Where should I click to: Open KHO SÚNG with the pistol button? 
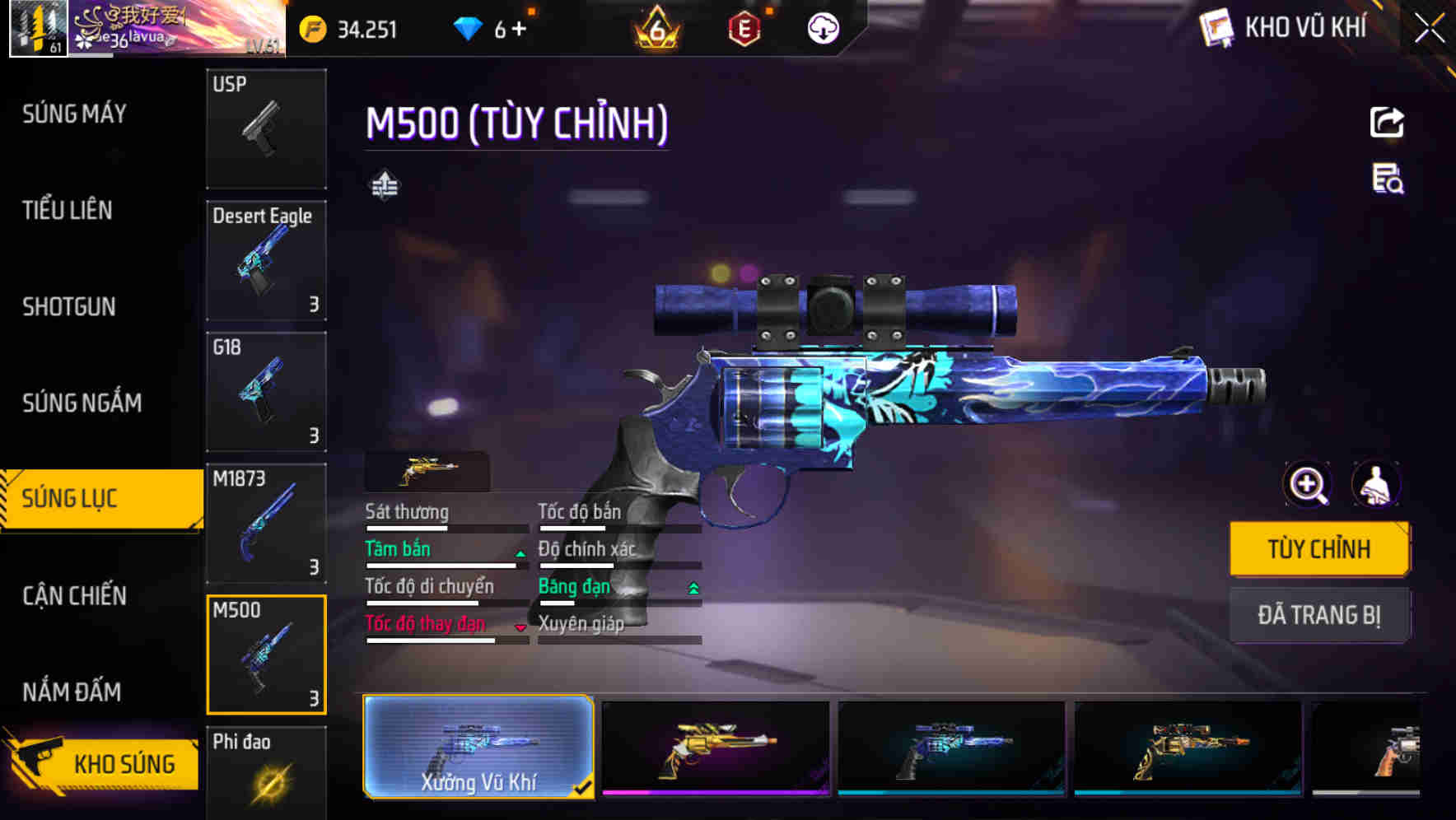(101, 763)
